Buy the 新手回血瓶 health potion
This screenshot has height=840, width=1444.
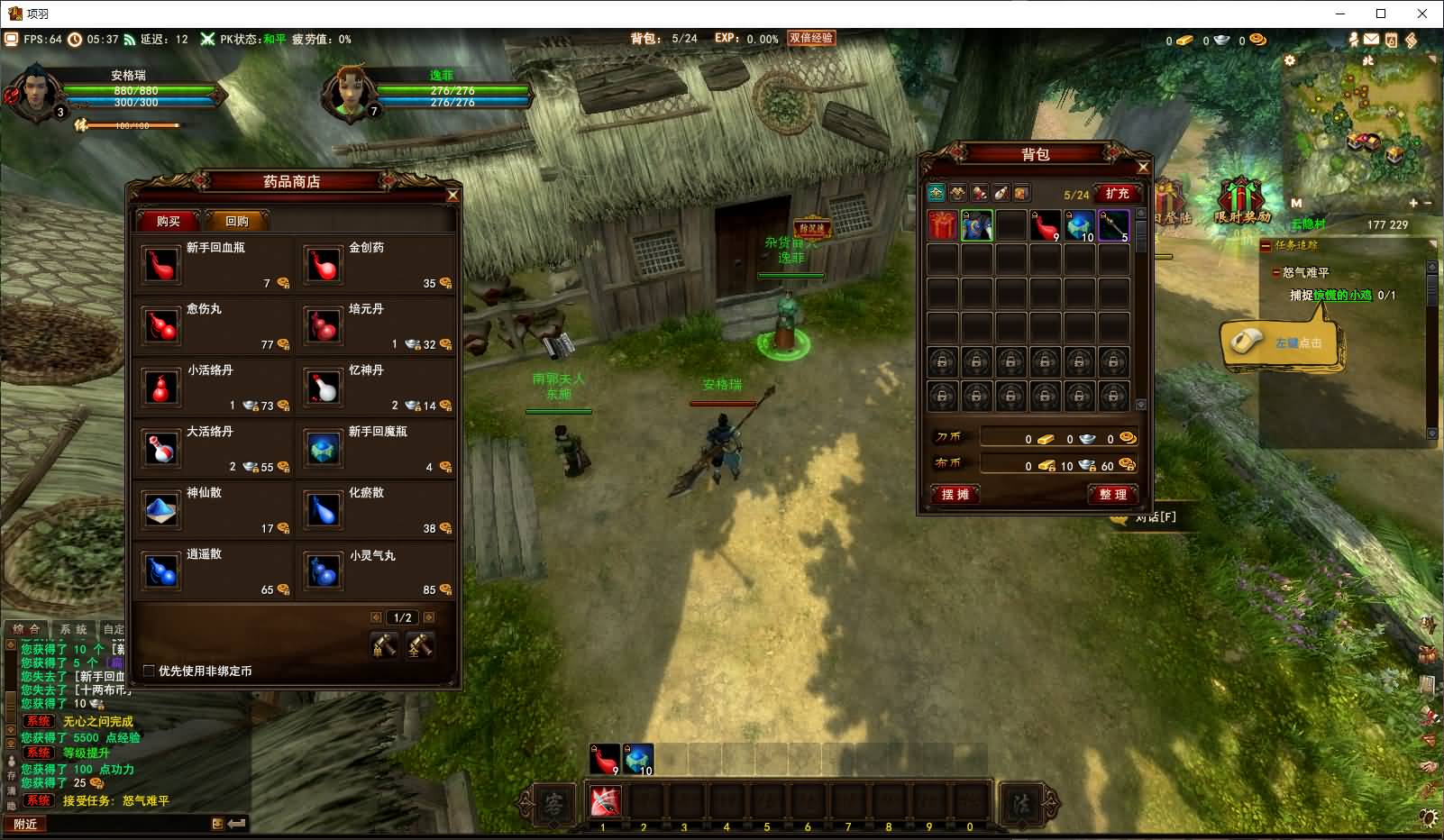click(162, 264)
